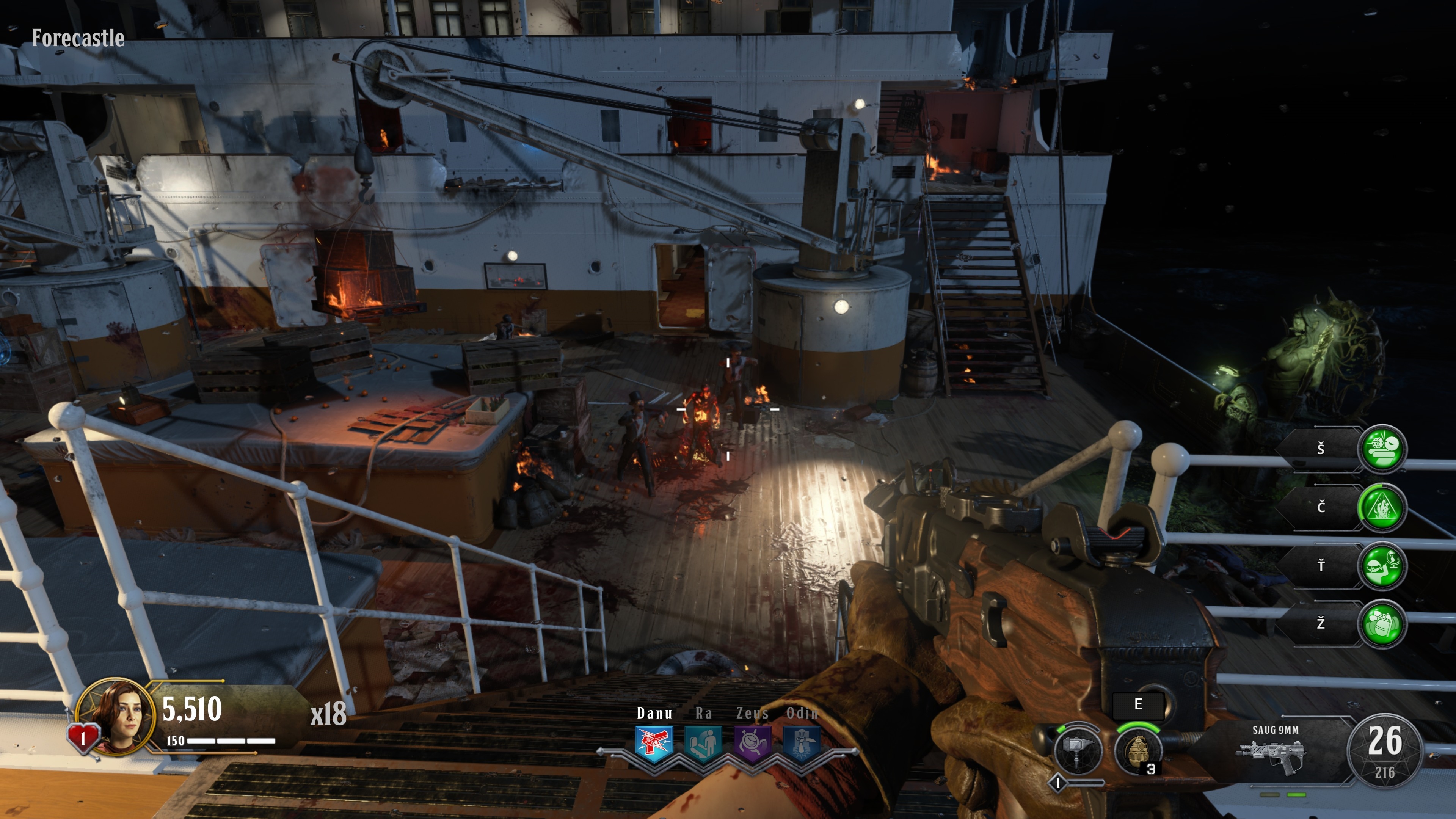Click the SAUG 9MM weapon name plate
Screen dimensions: 1456x819
click(1276, 730)
